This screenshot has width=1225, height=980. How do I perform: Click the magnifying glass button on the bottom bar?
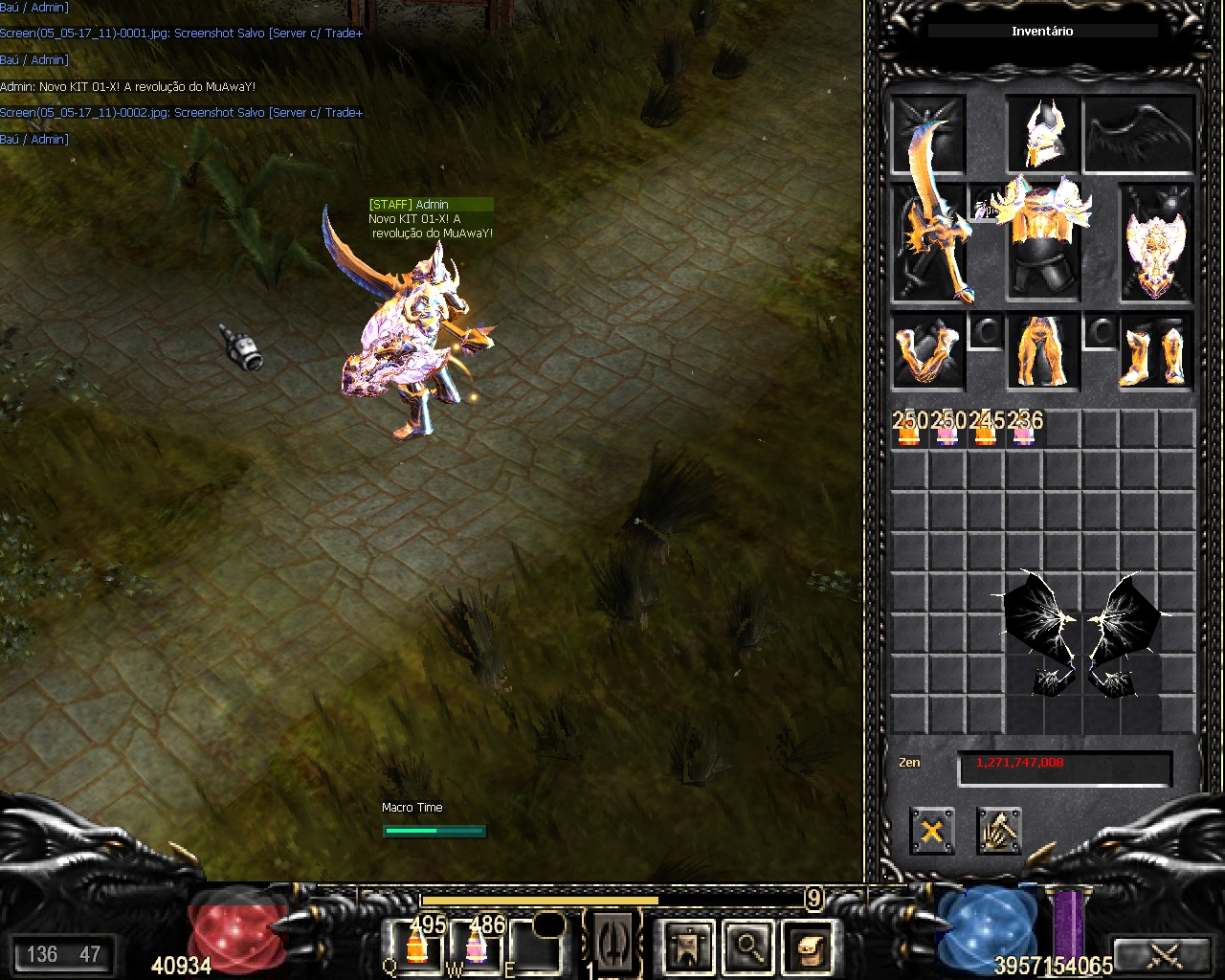tap(748, 947)
